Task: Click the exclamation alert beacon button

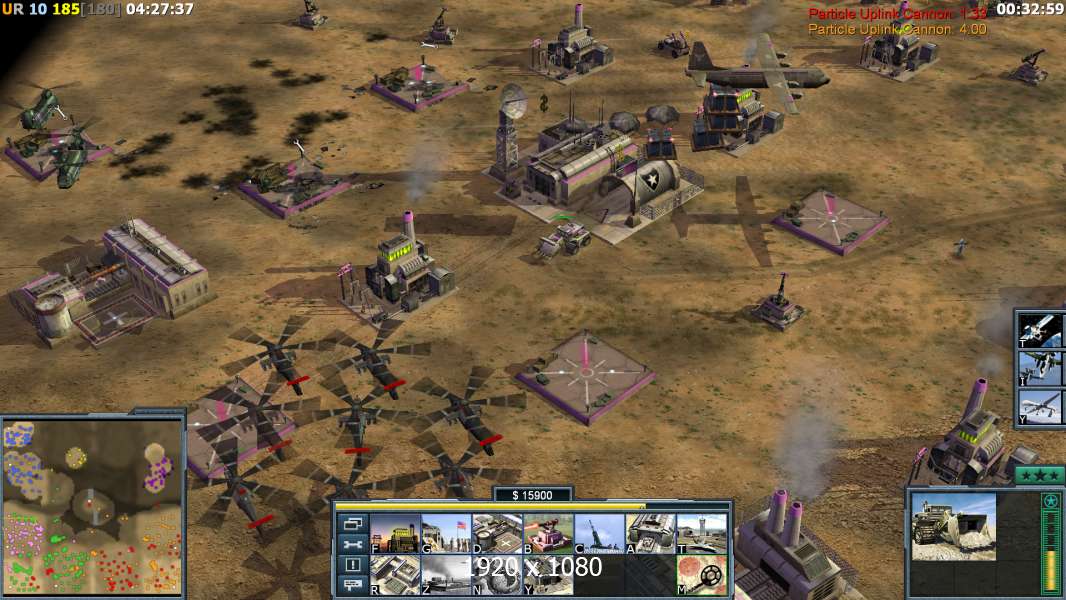Action: (x=352, y=565)
